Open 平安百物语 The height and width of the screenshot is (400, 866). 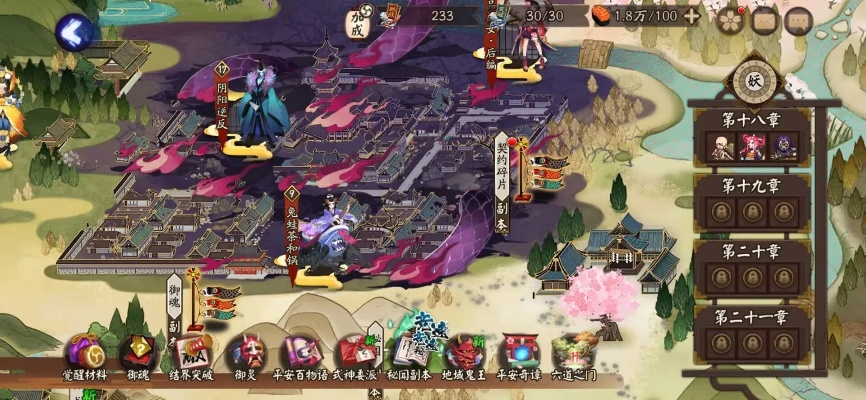point(299,357)
